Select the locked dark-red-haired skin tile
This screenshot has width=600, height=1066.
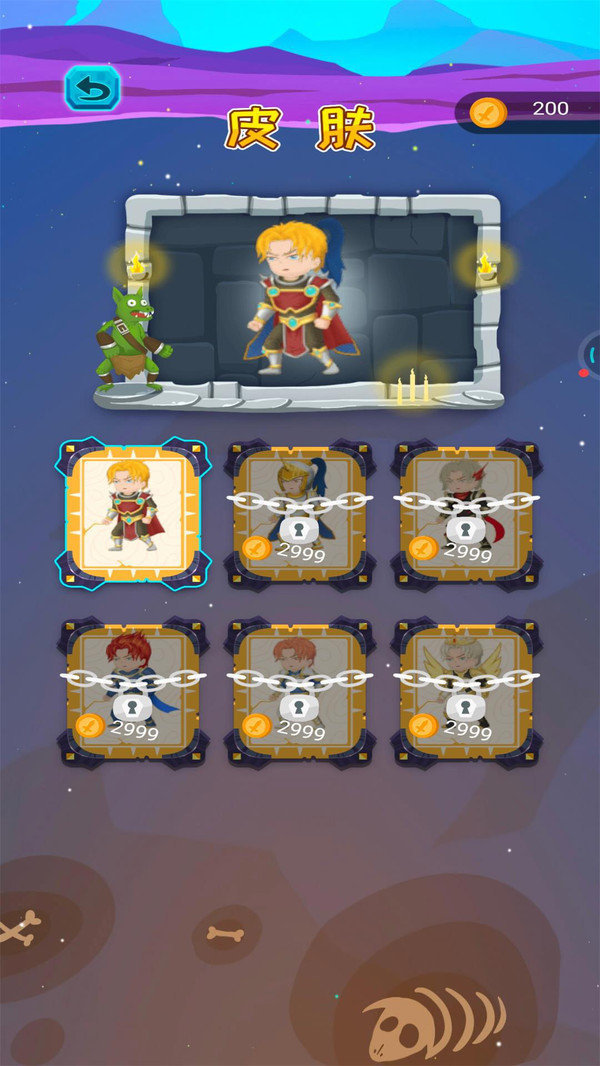[x=134, y=692]
